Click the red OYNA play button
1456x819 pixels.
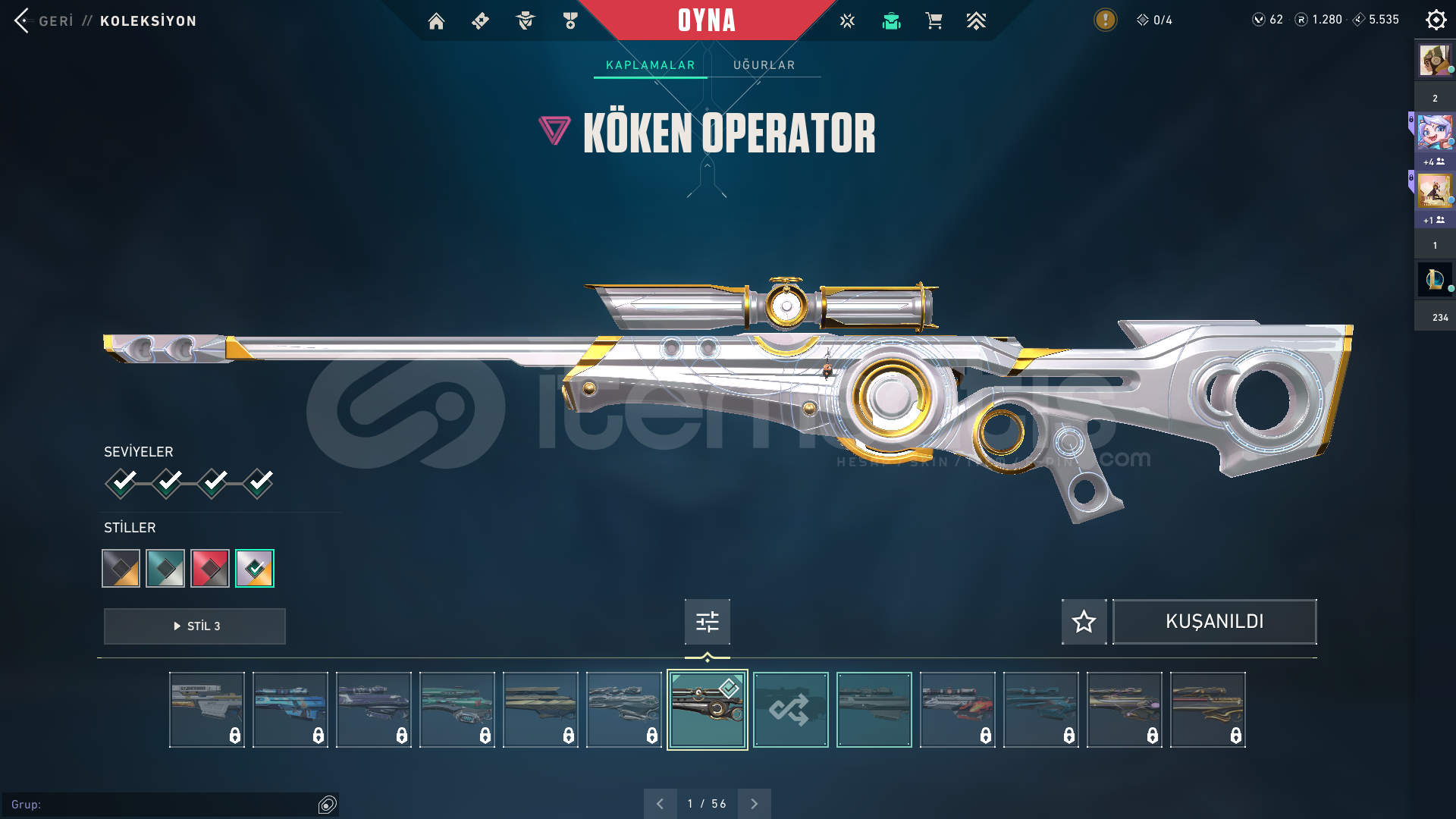(x=706, y=20)
